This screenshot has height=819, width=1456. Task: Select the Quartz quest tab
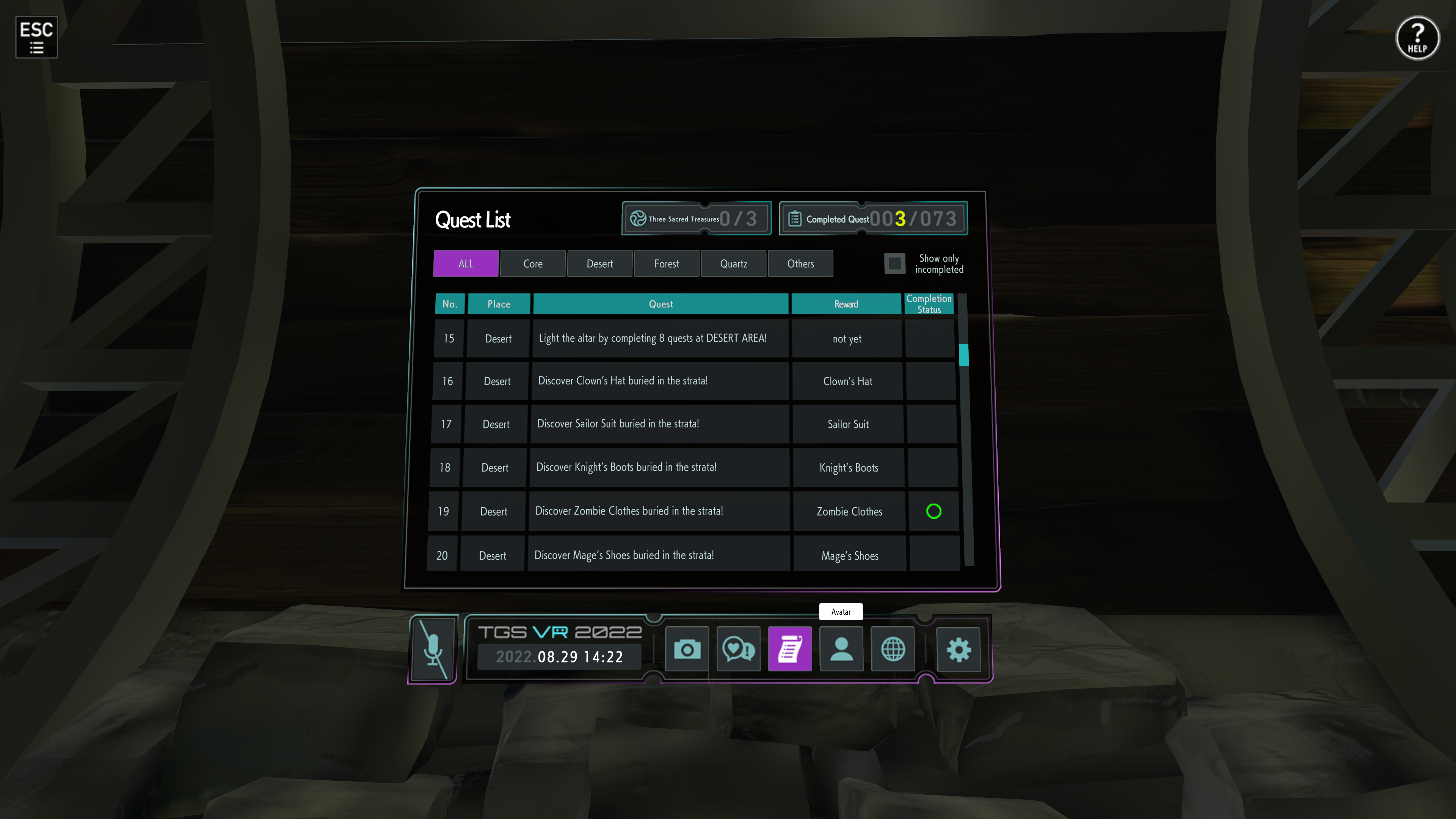733,264
